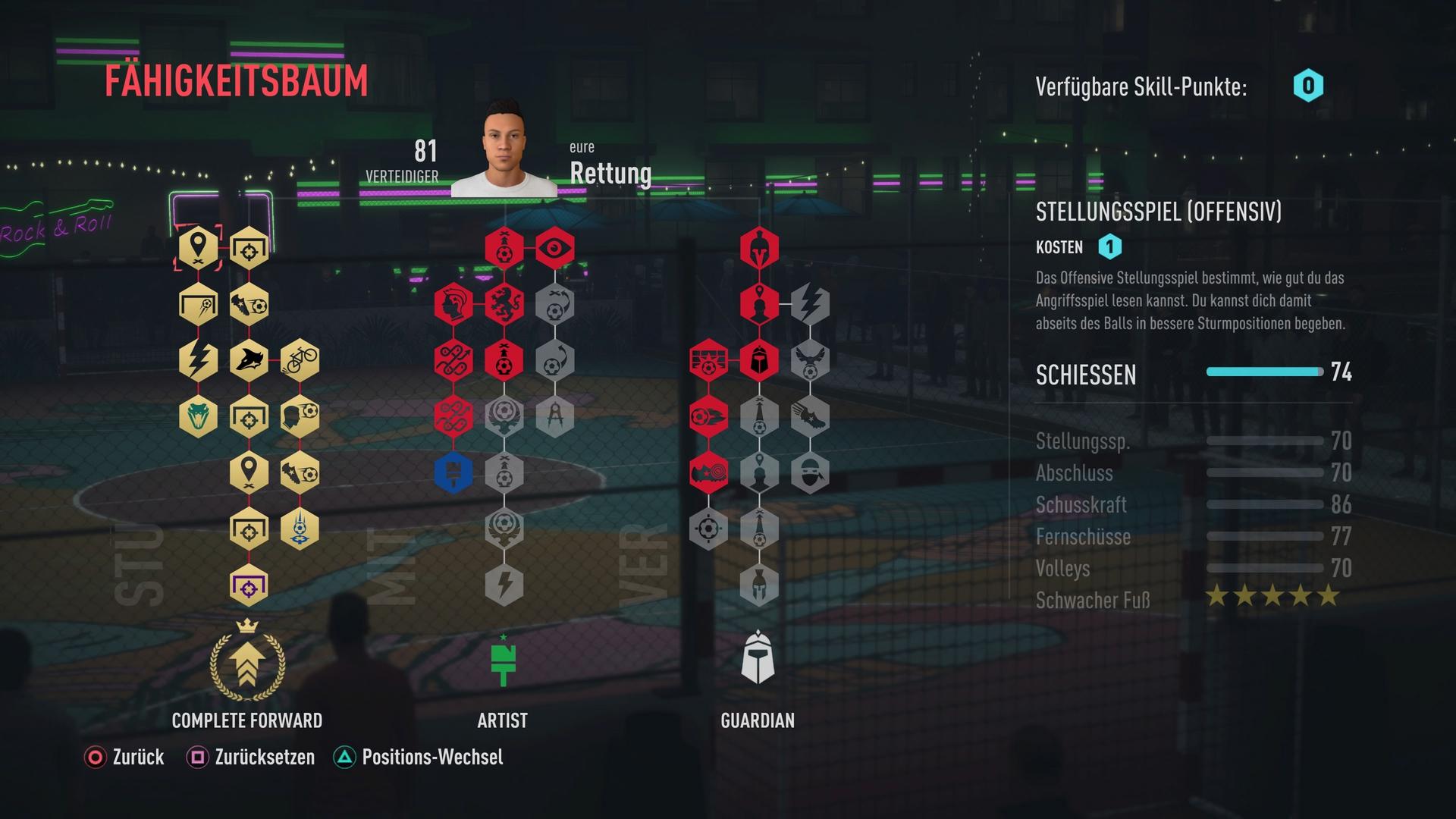Choose the red lion skill node

504,303
